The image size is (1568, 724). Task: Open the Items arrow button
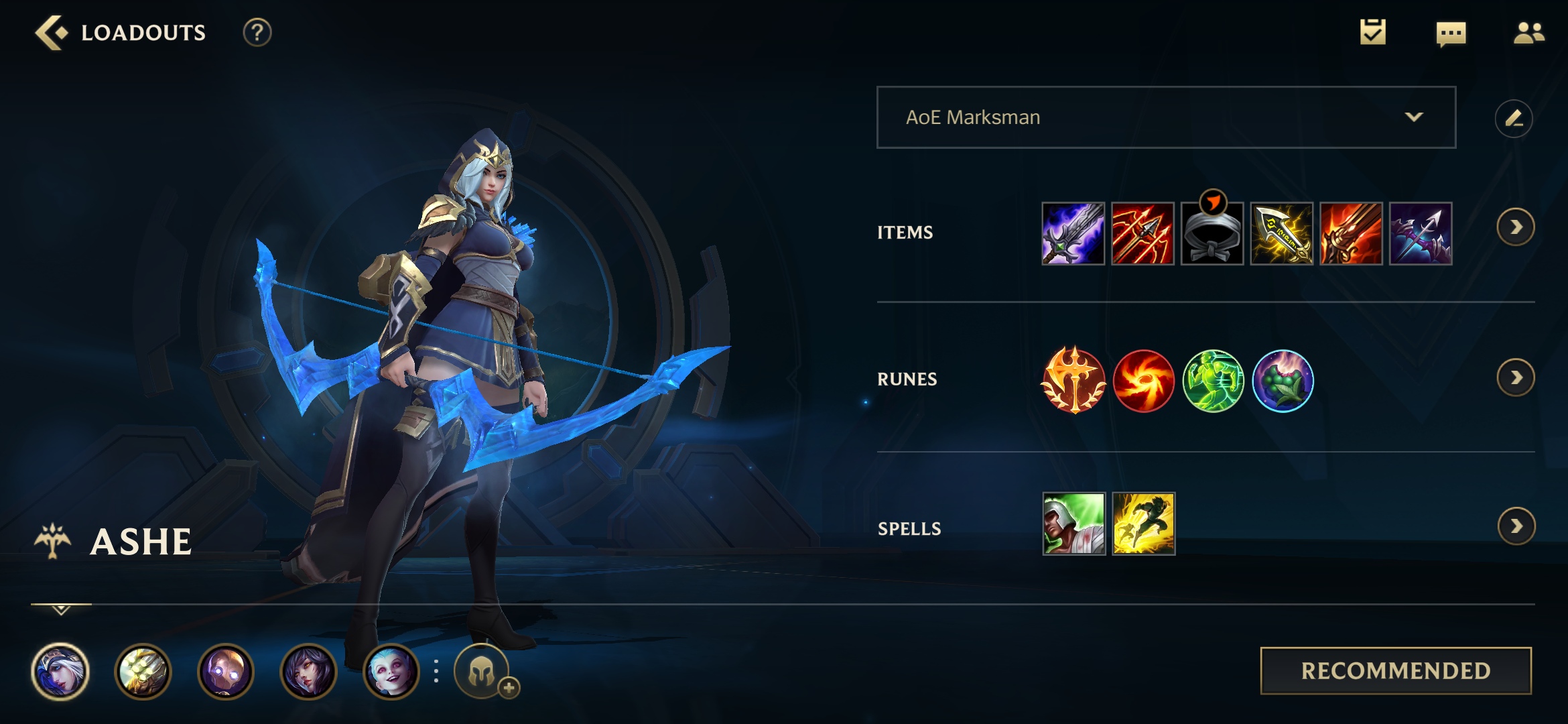tap(1515, 228)
